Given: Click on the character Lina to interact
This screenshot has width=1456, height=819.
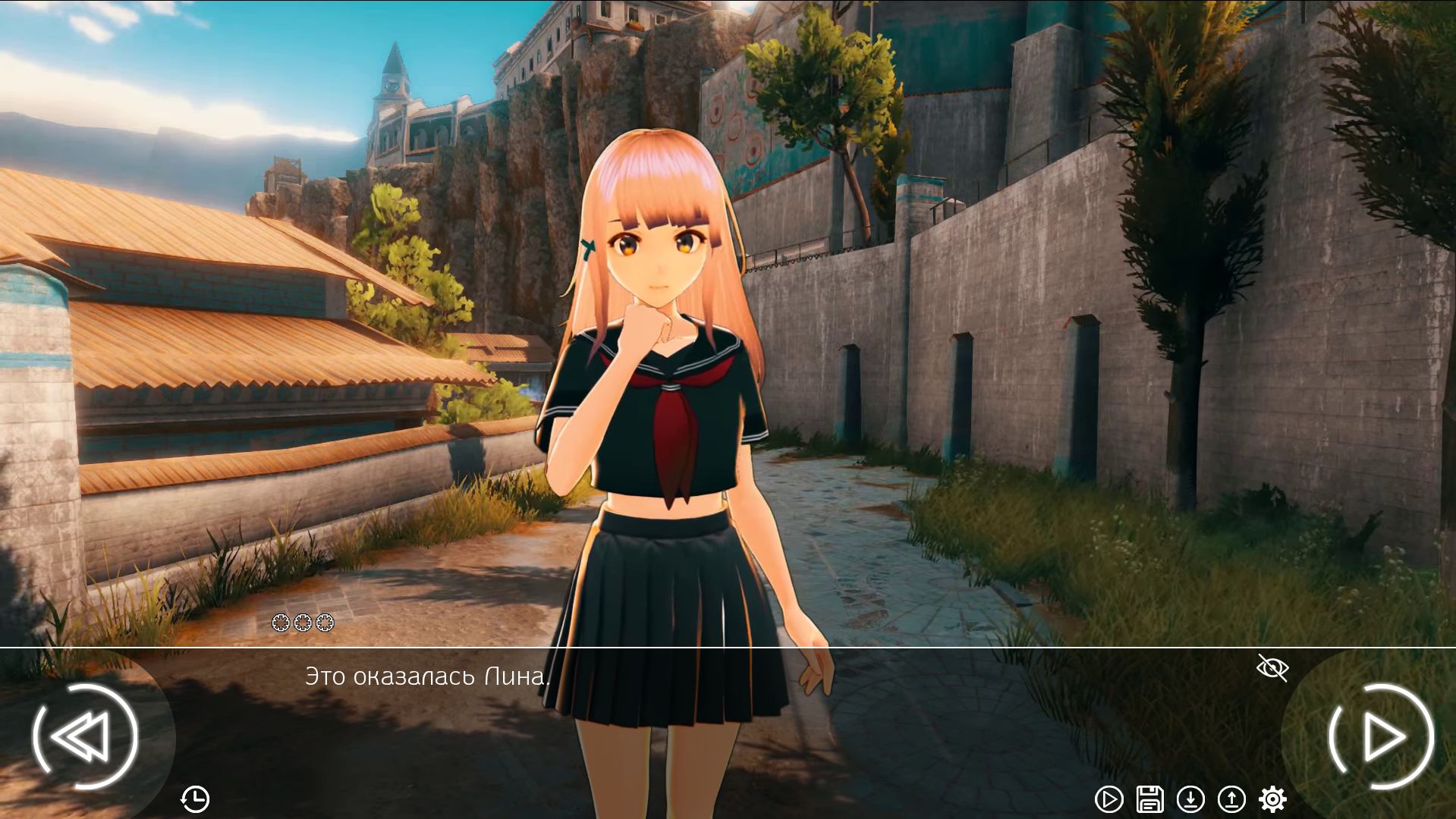Looking at the screenshot, I should point(660,341).
